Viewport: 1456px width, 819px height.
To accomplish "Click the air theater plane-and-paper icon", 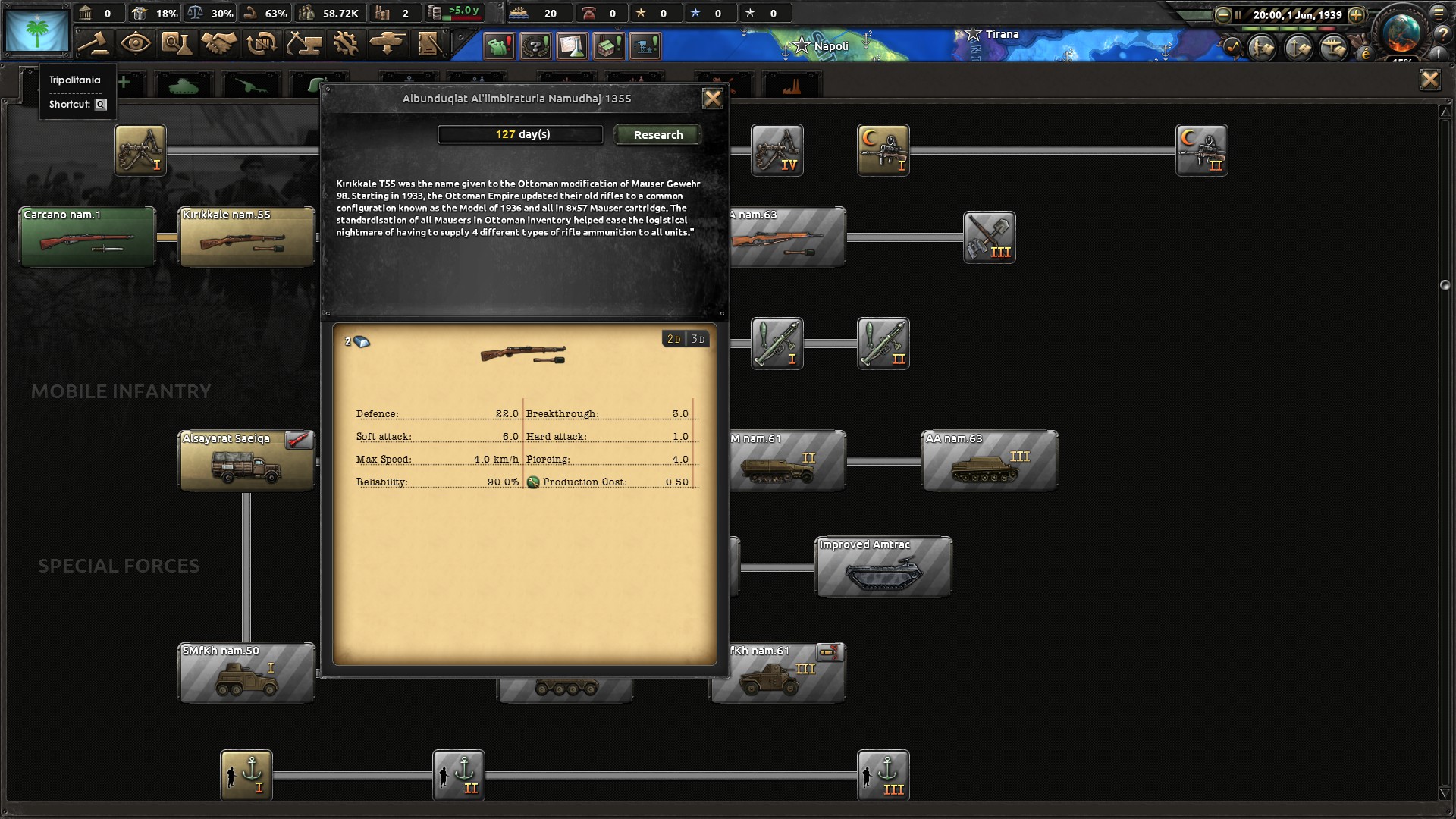I will click(1332, 48).
